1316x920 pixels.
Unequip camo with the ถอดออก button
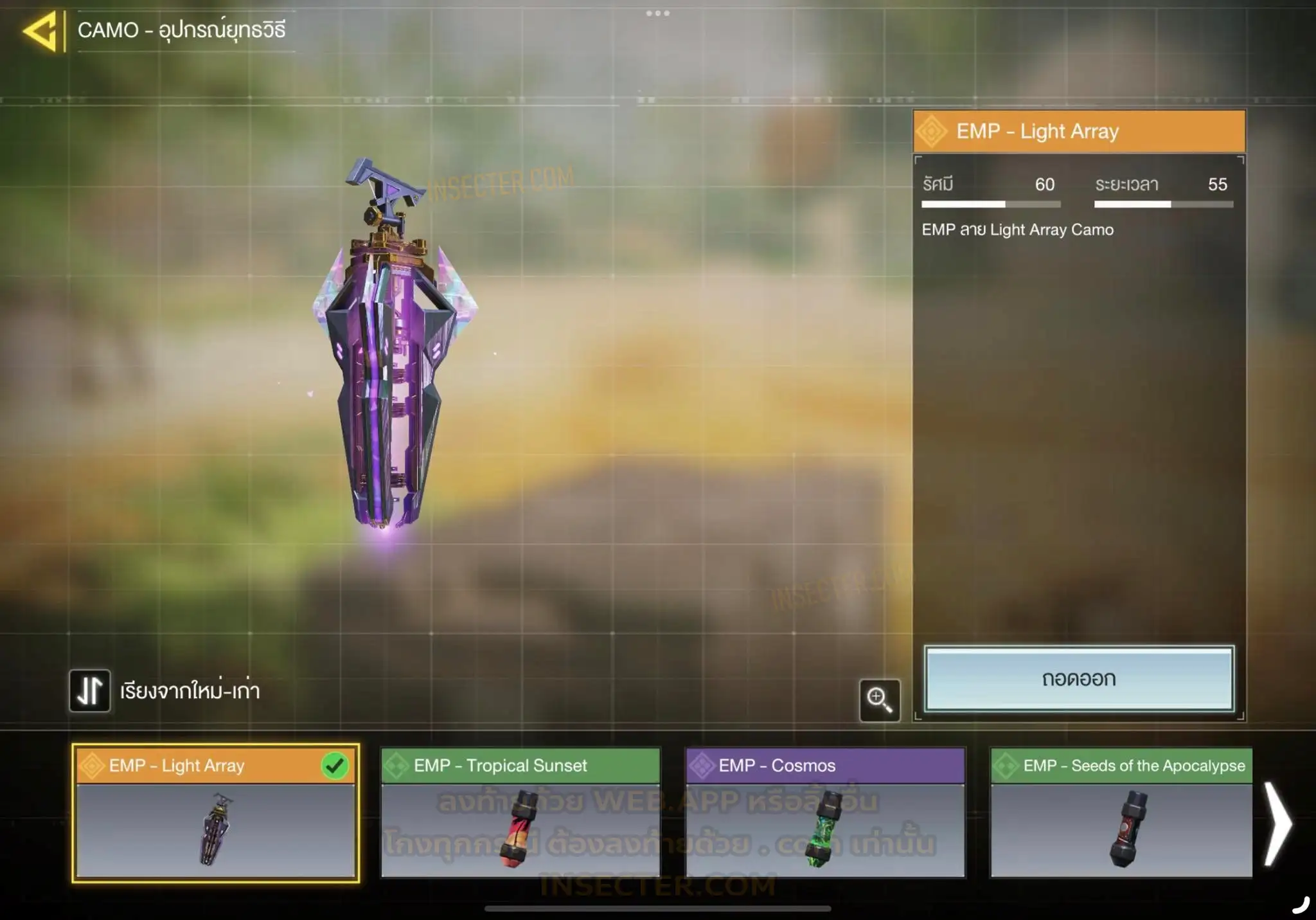pos(1079,679)
